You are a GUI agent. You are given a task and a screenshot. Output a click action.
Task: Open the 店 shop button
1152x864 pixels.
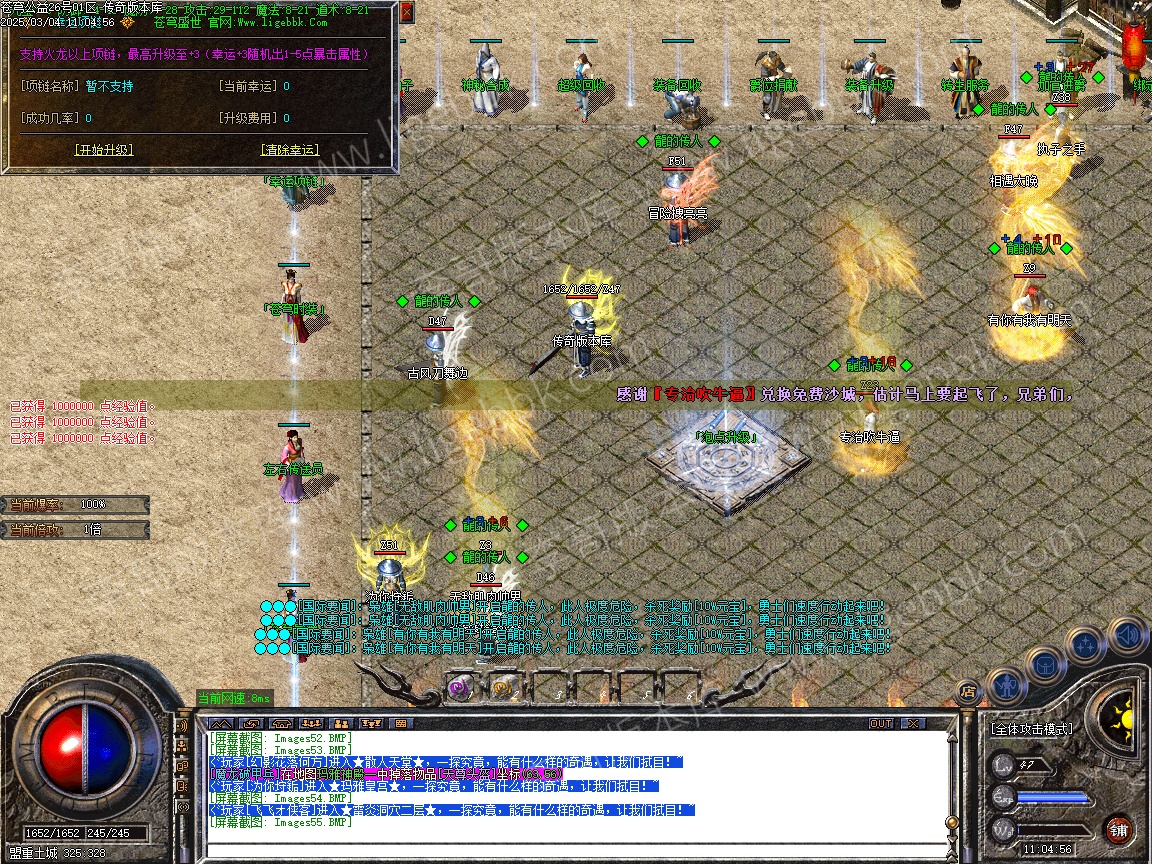(967, 690)
